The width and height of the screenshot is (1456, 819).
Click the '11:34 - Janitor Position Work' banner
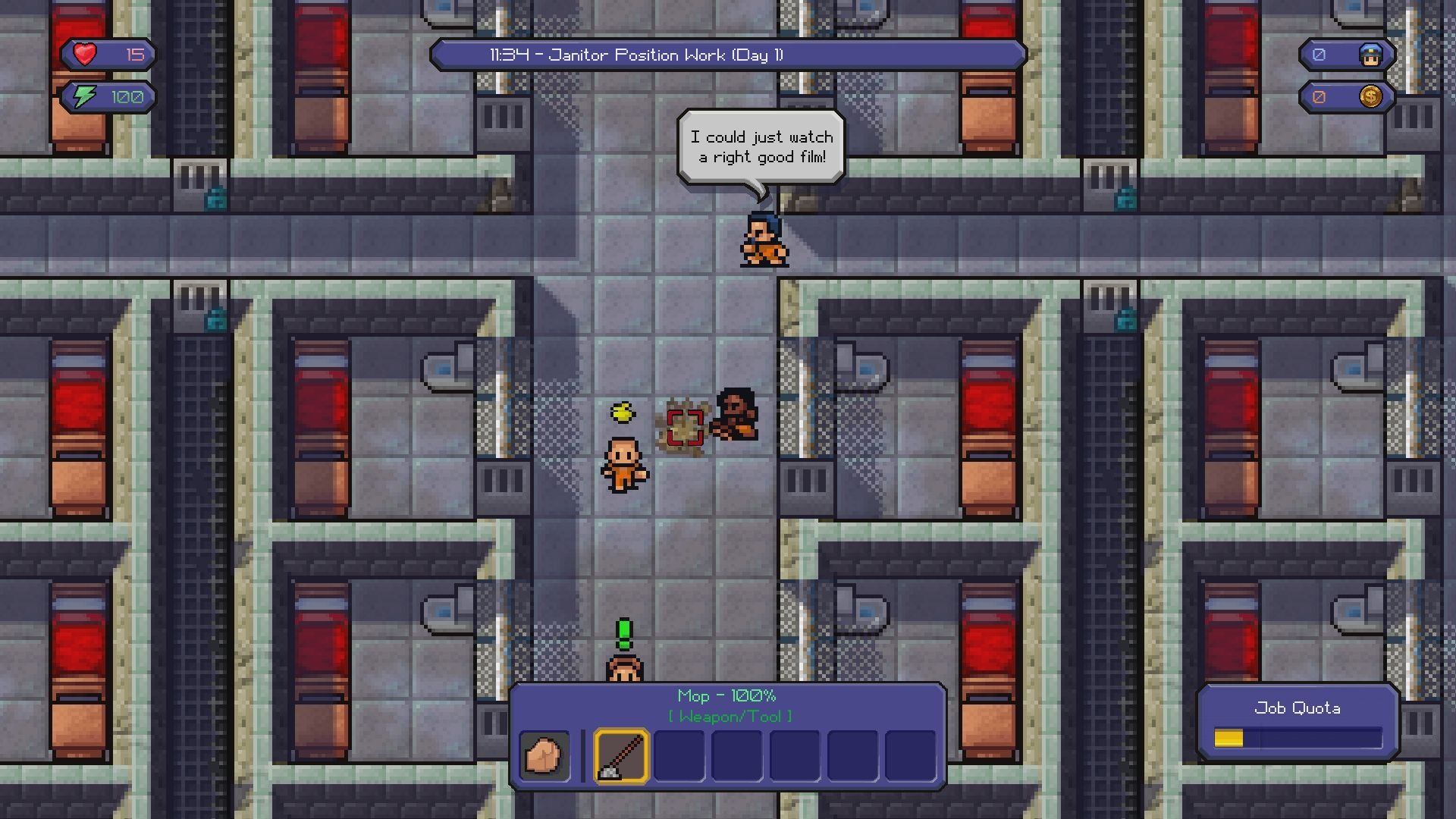click(728, 55)
